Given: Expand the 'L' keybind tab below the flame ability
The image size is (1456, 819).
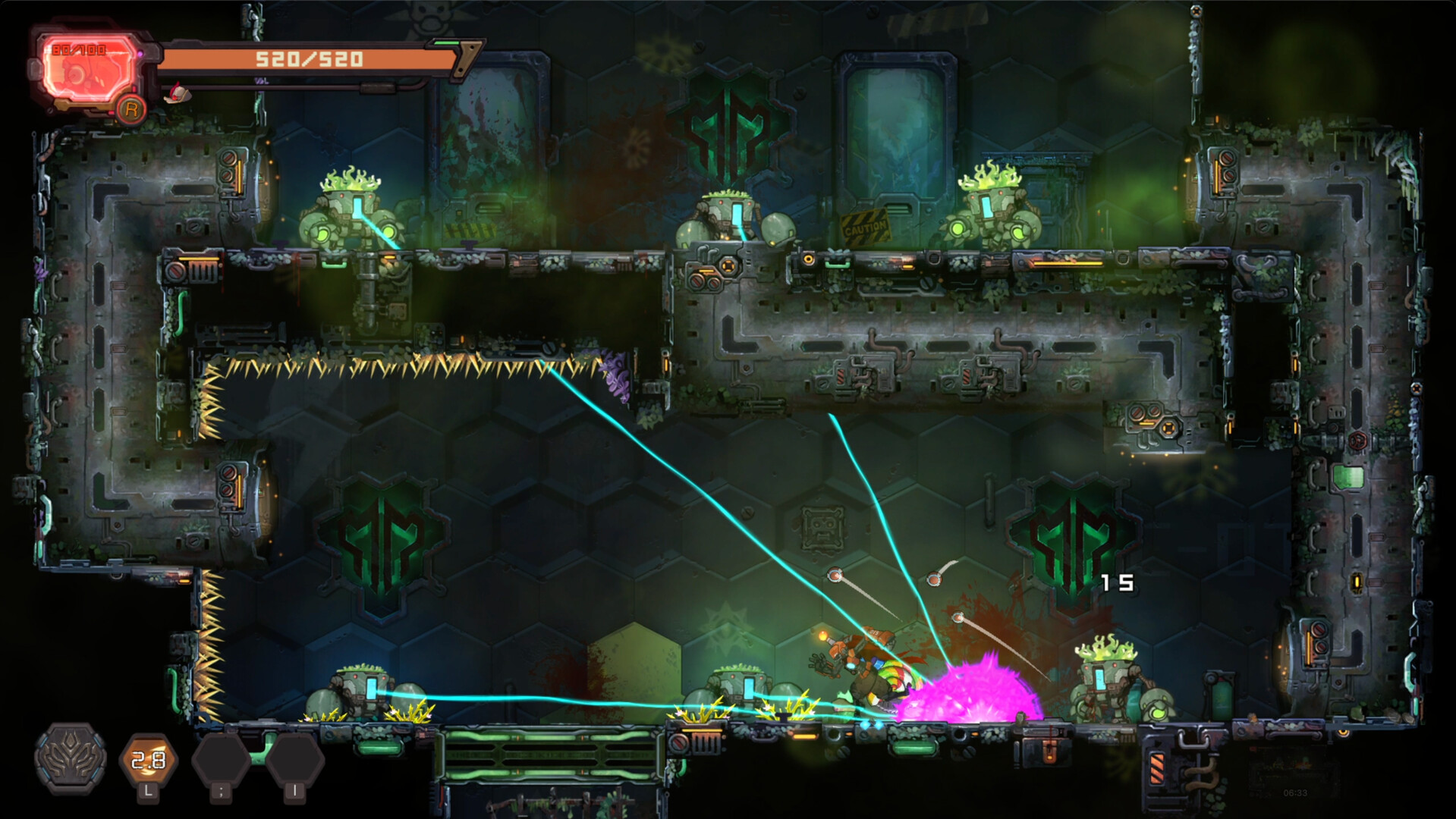Looking at the screenshot, I should pyautogui.click(x=148, y=792).
